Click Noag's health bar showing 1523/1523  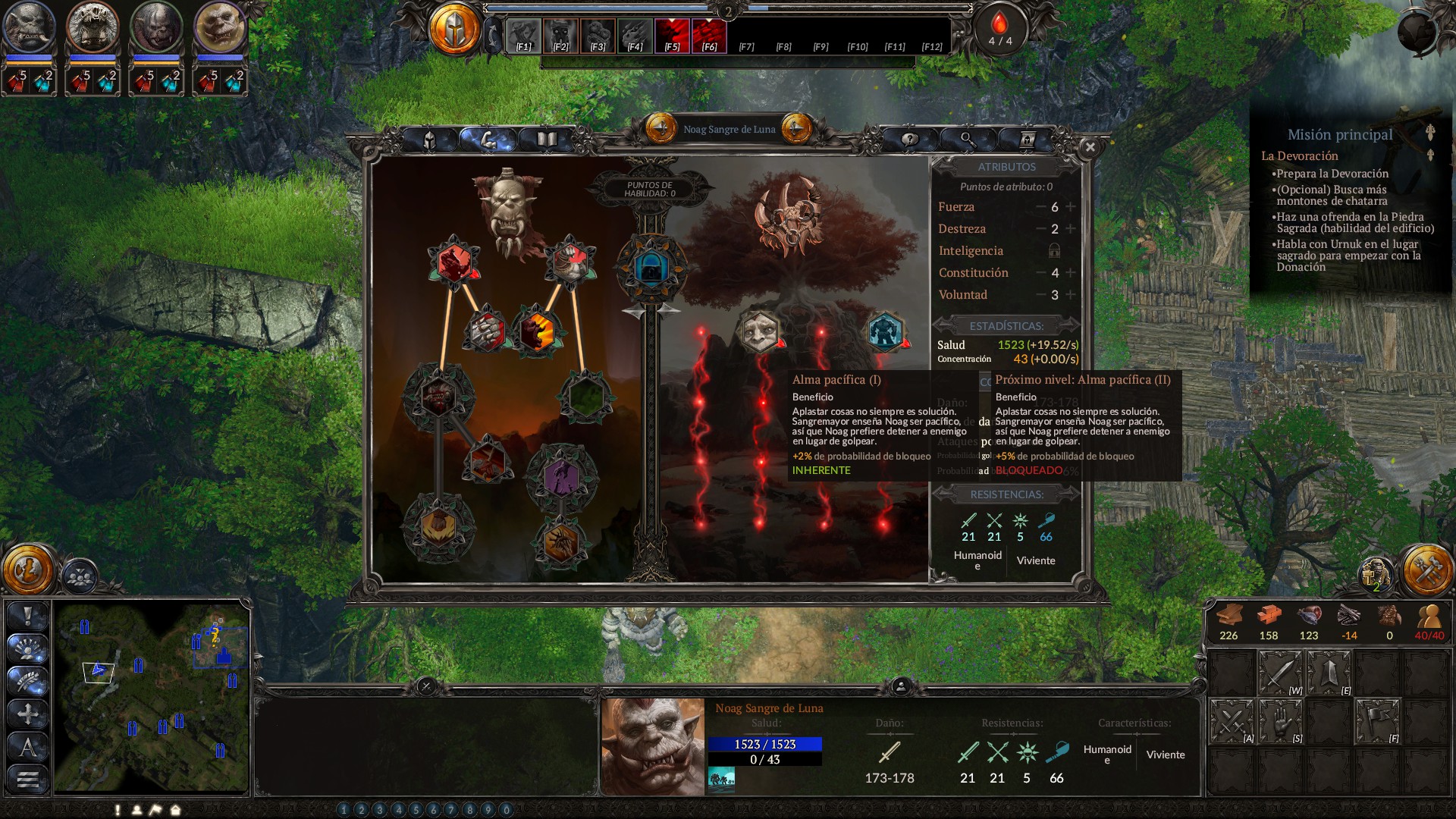[x=766, y=744]
